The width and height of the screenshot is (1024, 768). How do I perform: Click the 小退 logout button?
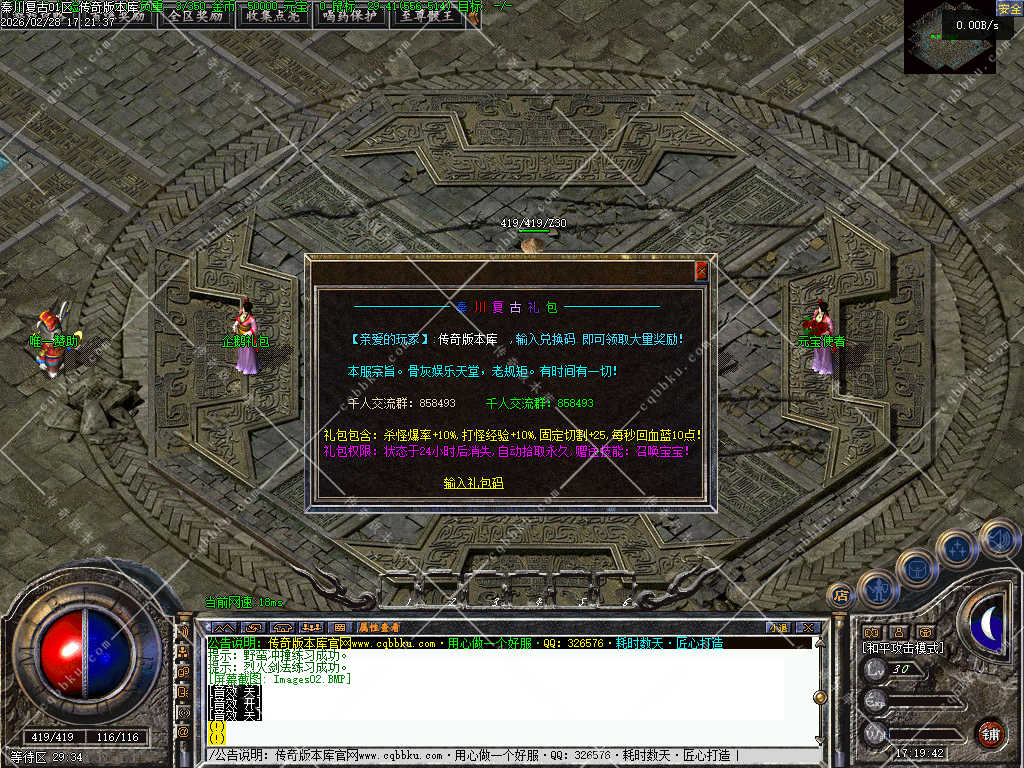pyautogui.click(x=778, y=627)
